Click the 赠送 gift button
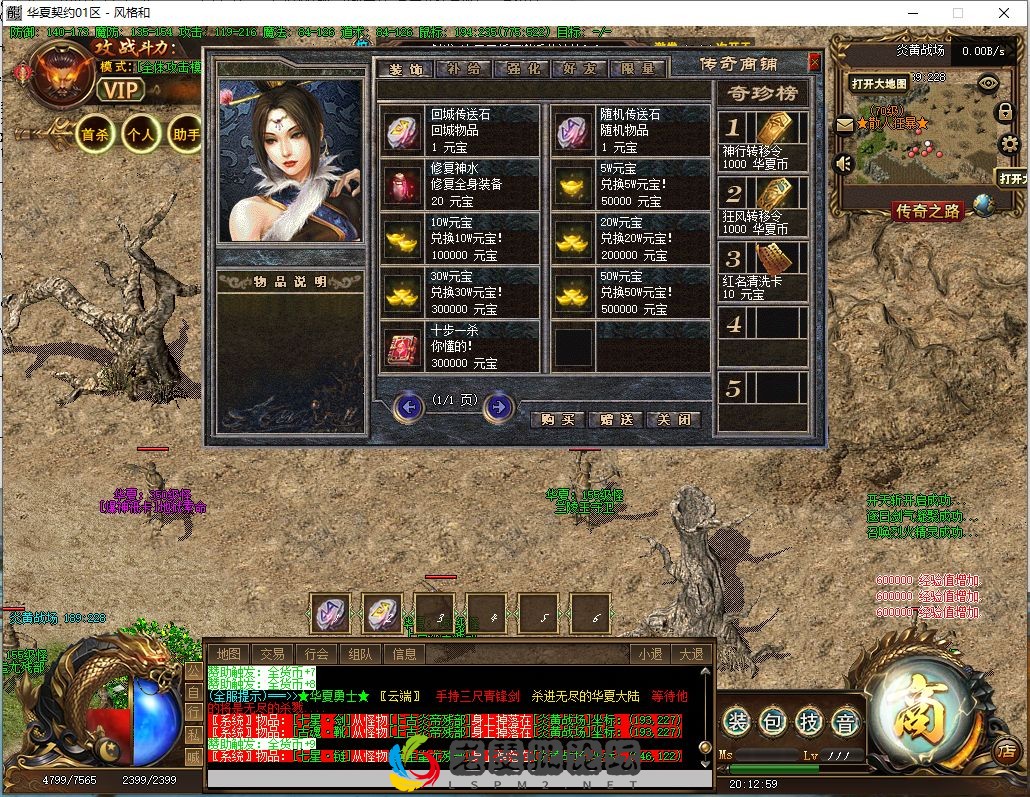 615,419
